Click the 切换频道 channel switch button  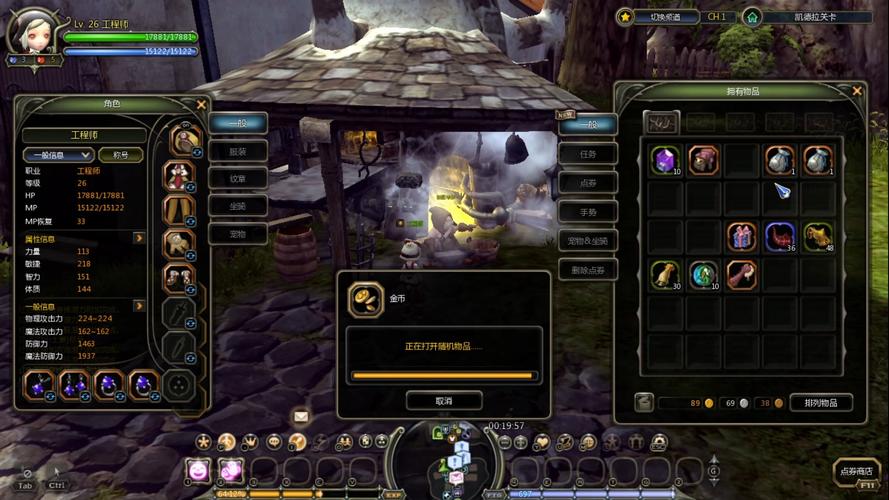tap(657, 17)
